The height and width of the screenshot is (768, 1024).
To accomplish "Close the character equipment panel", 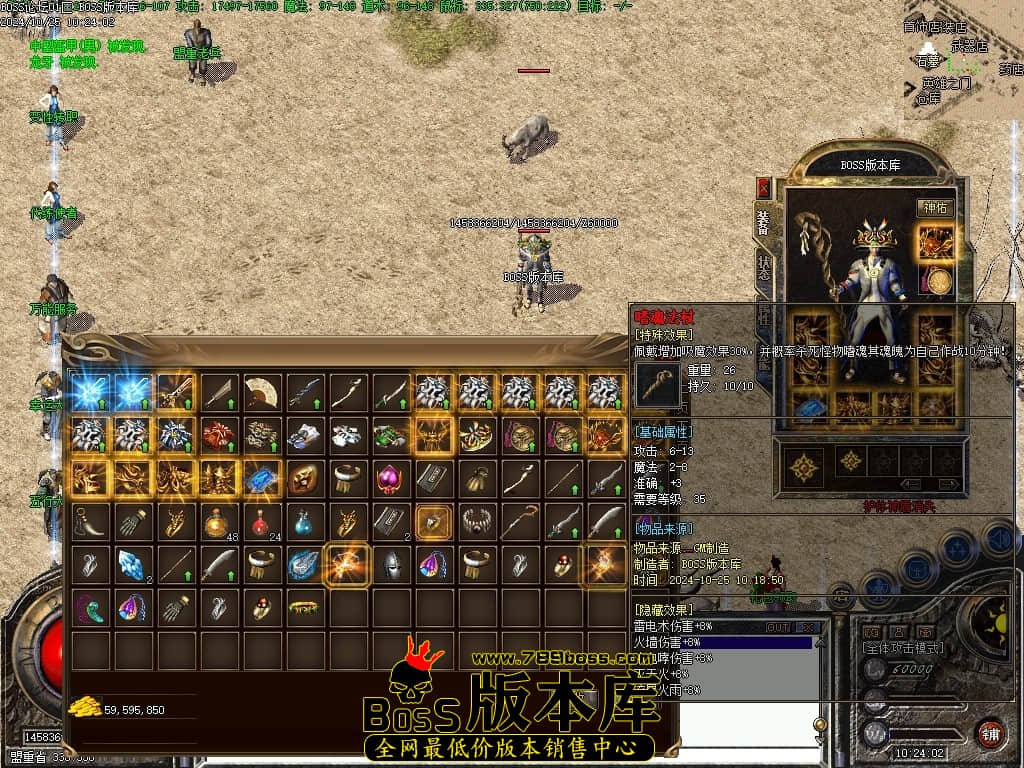I will [x=764, y=187].
